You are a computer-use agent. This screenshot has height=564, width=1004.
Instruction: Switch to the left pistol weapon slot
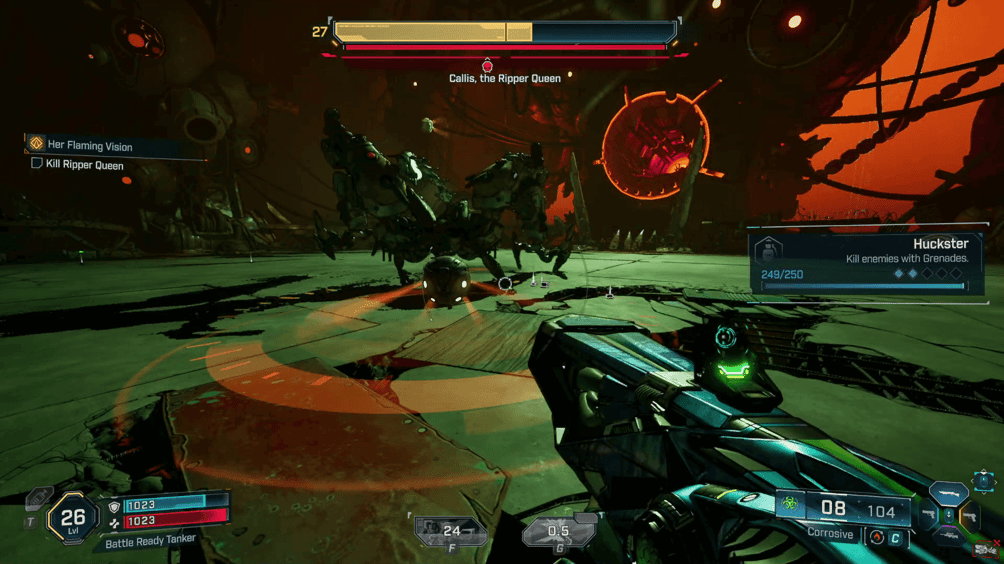pos(927,516)
